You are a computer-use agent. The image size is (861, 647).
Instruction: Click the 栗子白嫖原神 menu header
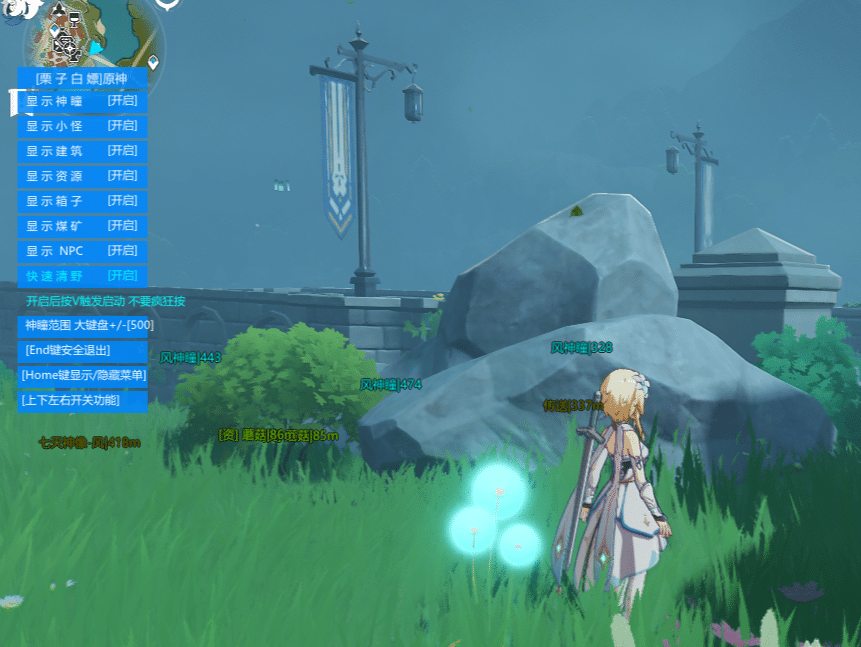pos(82,78)
